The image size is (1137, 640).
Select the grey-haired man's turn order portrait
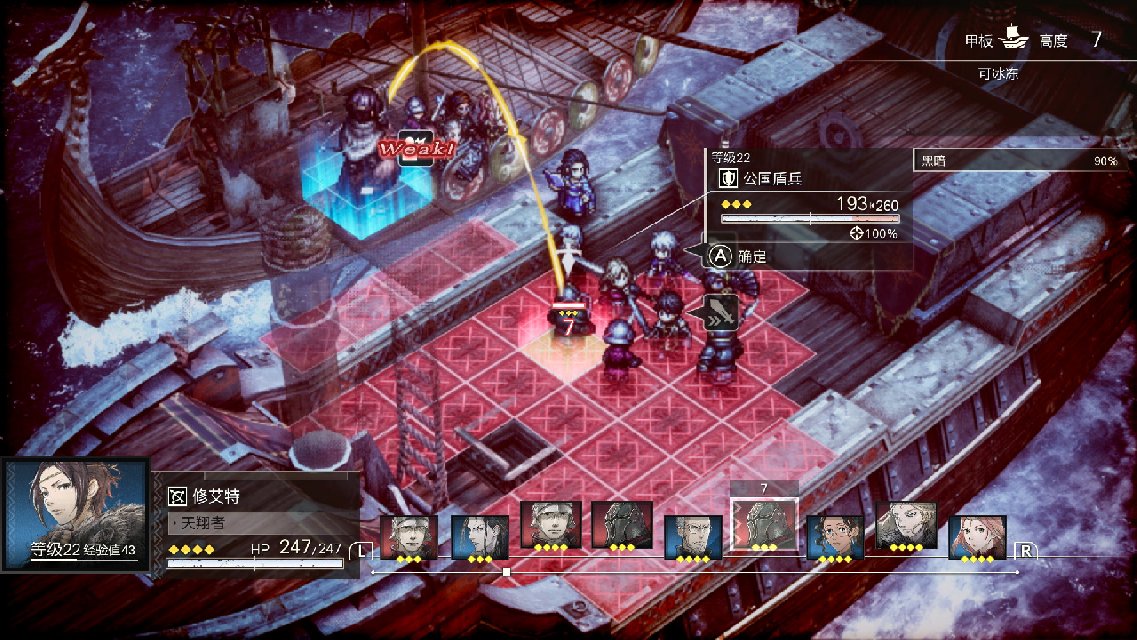pyautogui.click(x=693, y=536)
